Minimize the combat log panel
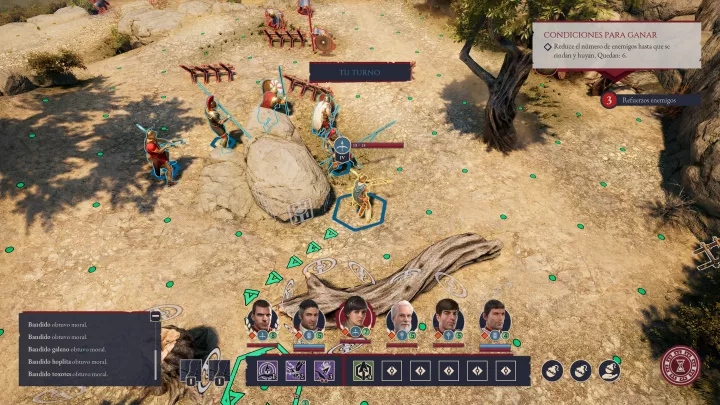The height and width of the screenshot is (405, 720). 155,316
